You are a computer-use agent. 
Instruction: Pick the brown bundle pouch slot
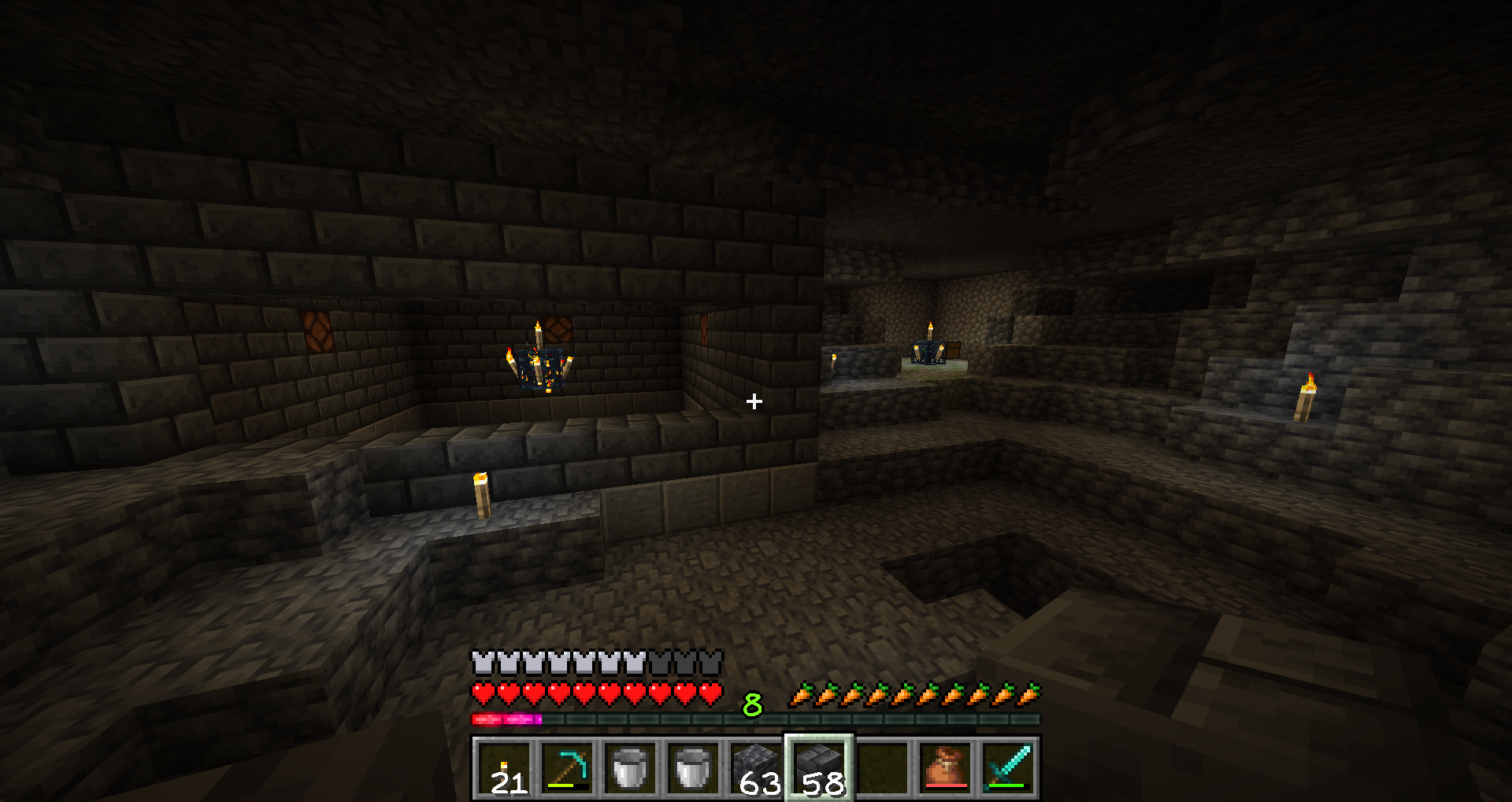click(945, 768)
